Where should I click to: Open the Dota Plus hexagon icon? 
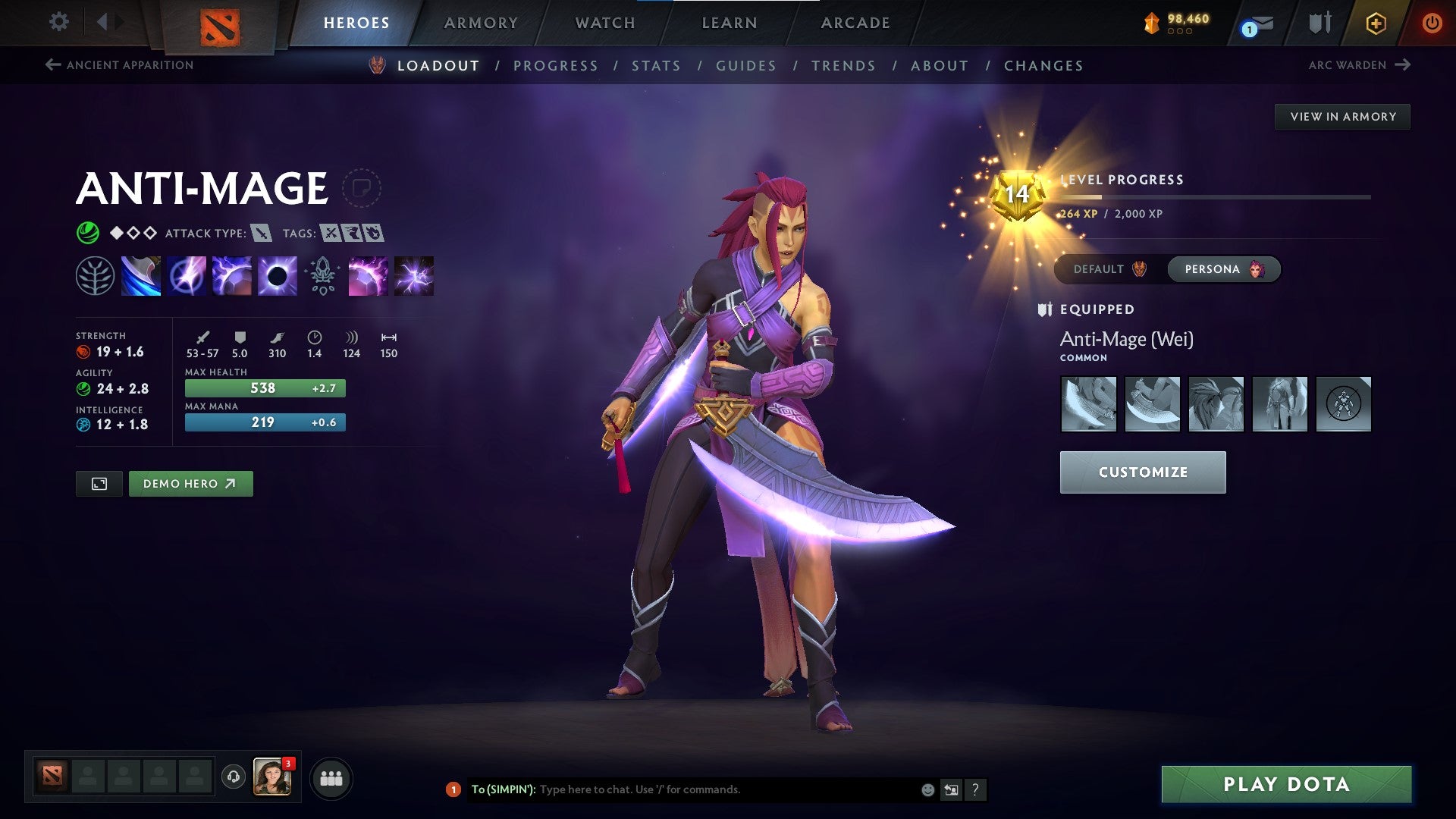coord(1376,23)
